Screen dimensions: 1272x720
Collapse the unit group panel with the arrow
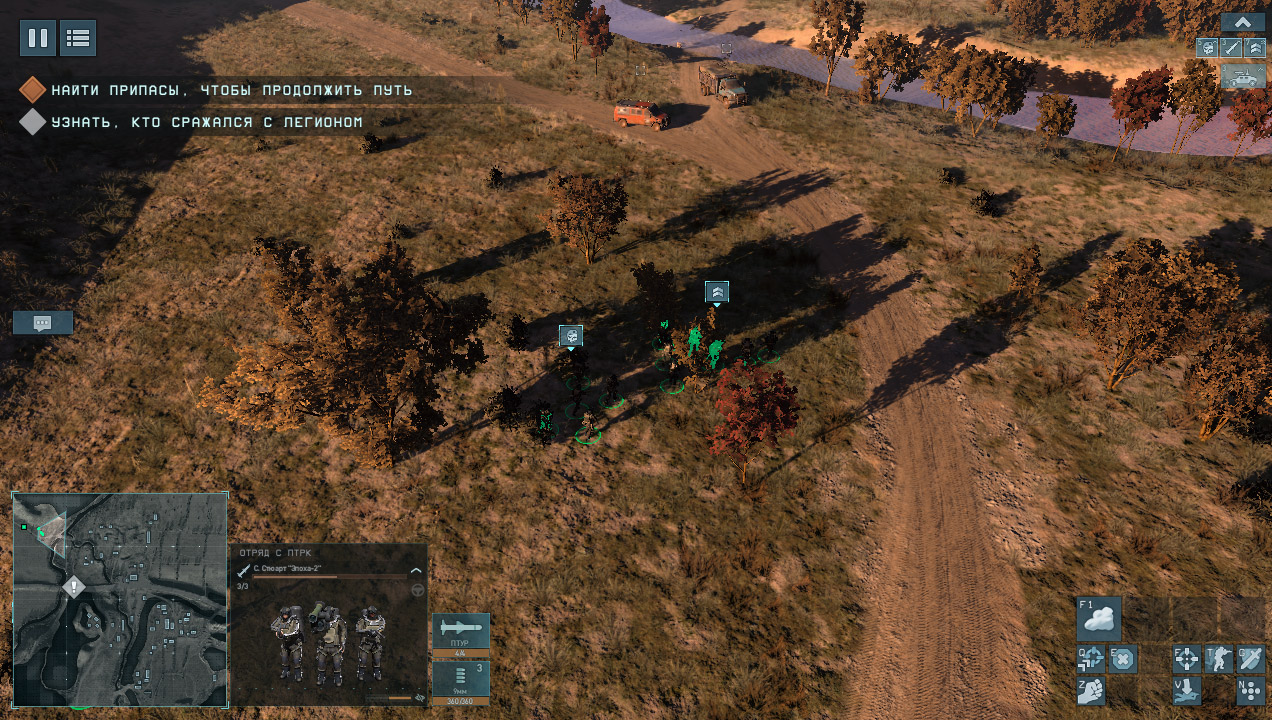tap(1243, 22)
